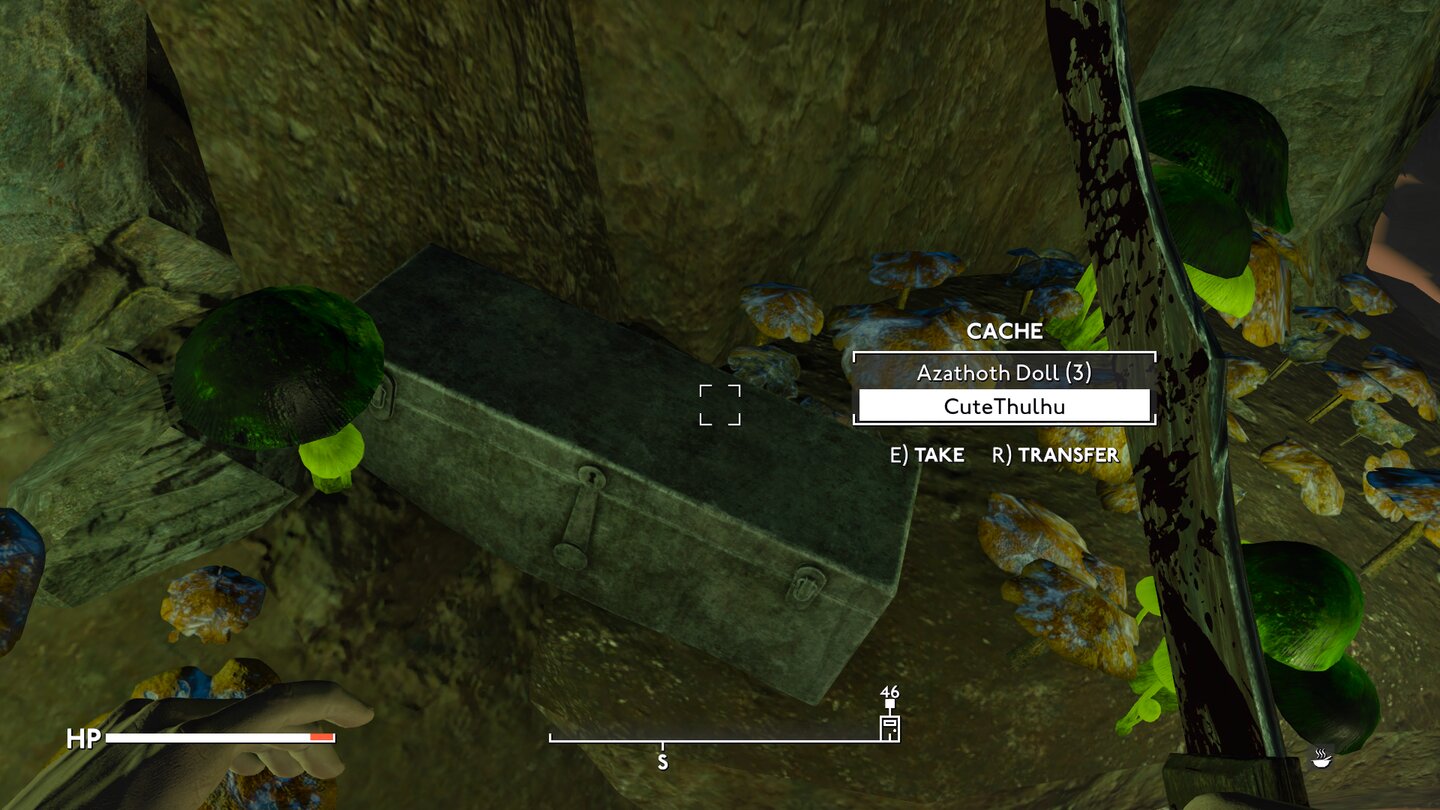Open the Azathoth Doll stack details

[1004, 373]
